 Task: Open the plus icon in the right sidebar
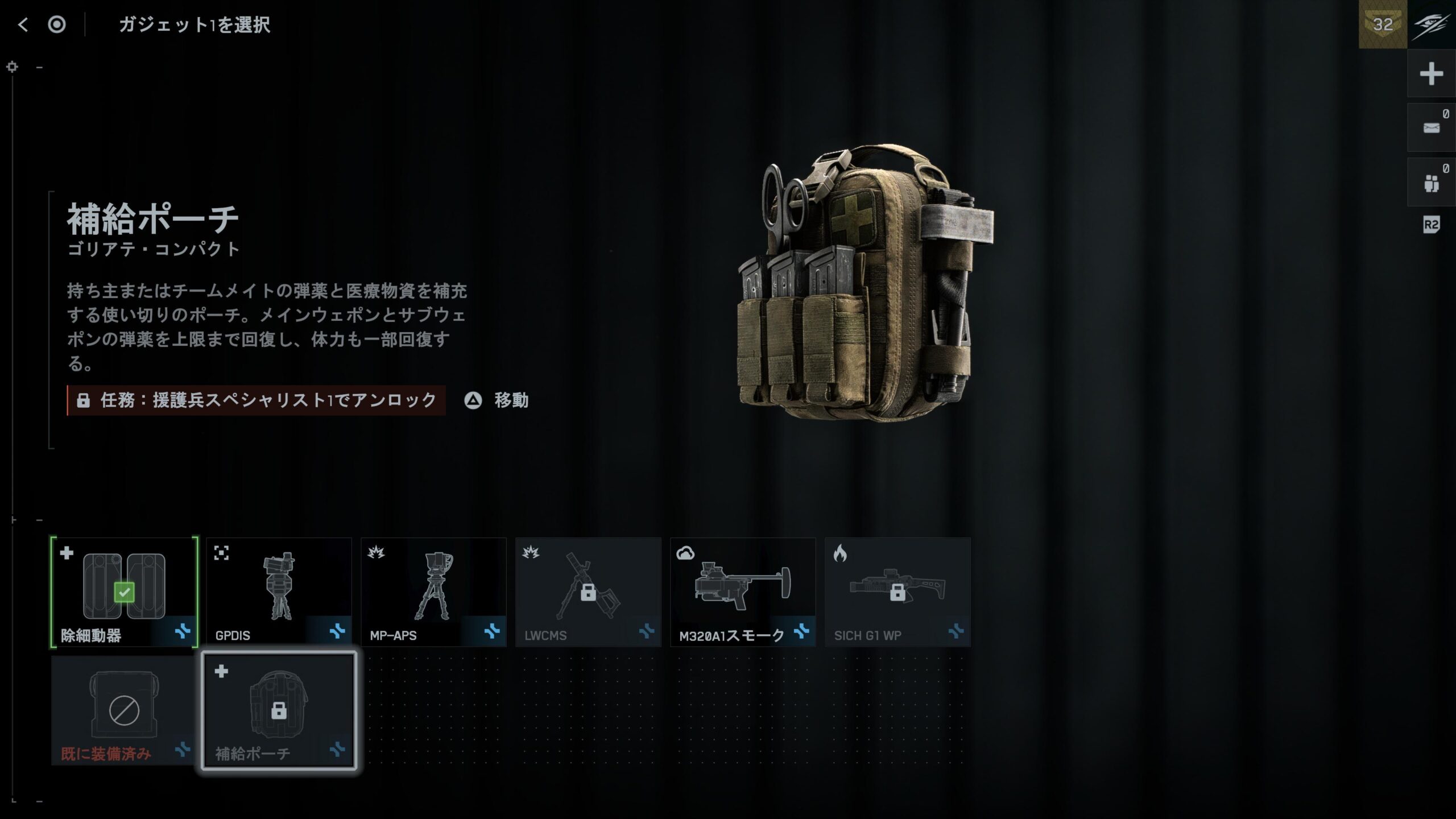click(1431, 74)
